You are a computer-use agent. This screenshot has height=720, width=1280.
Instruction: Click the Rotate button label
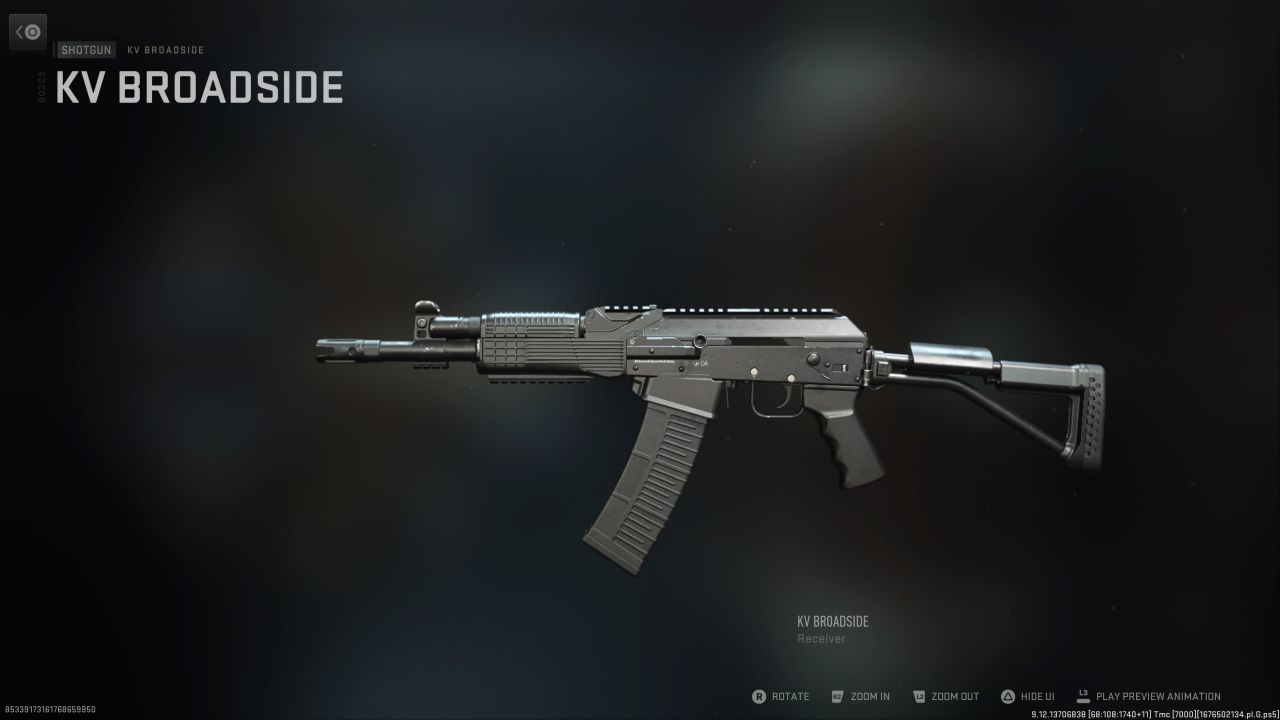point(789,696)
